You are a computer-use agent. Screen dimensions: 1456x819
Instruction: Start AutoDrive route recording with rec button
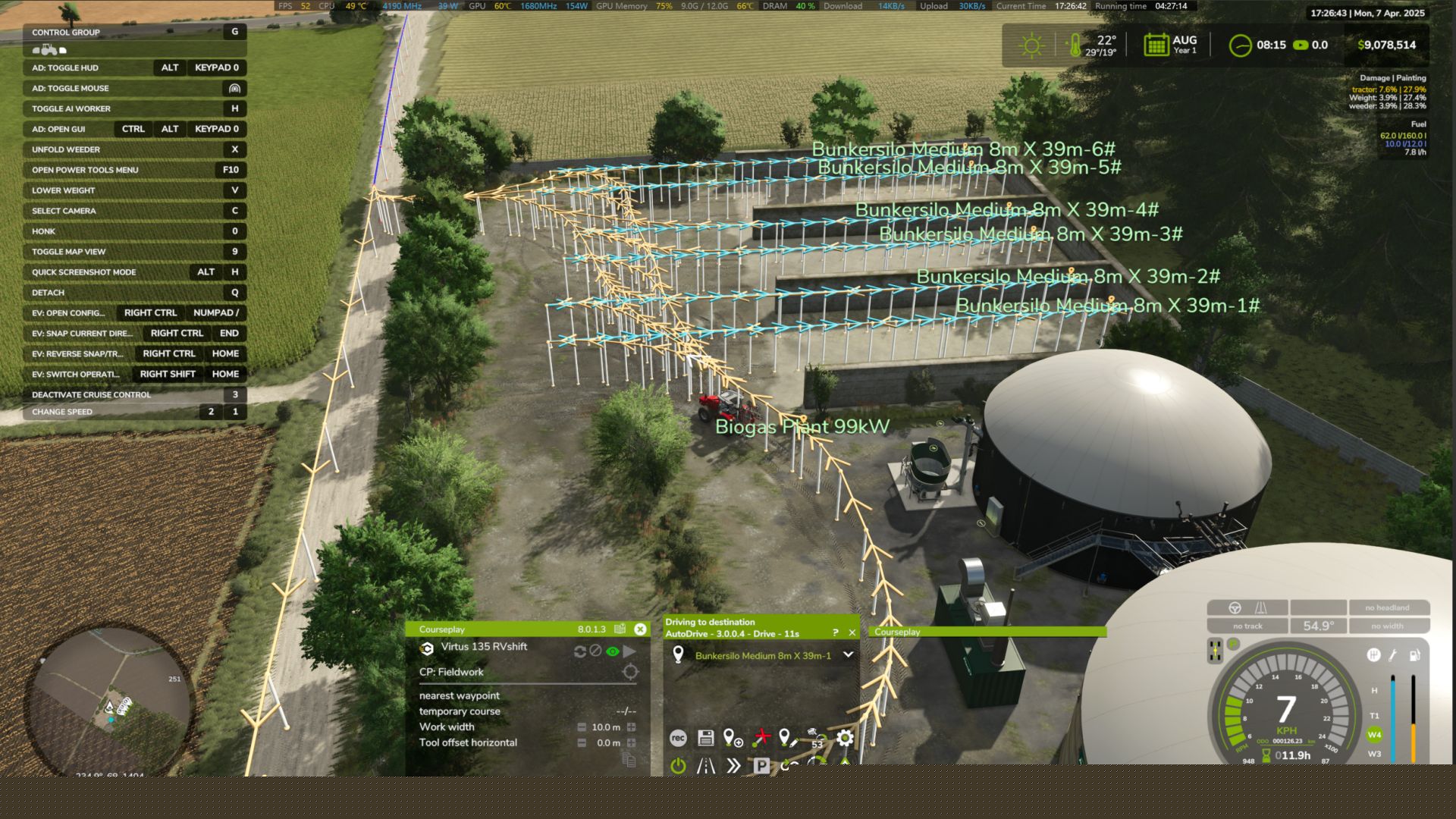coord(678,738)
